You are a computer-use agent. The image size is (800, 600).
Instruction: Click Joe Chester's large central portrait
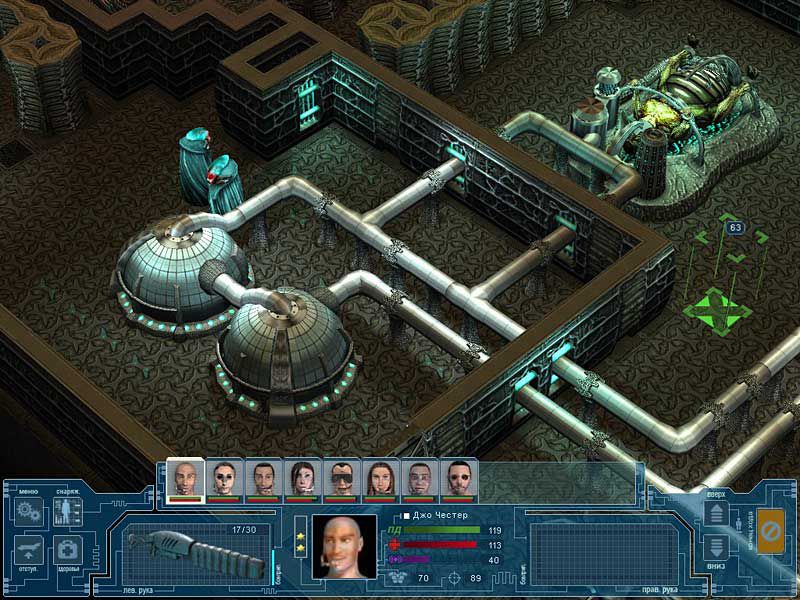343,545
